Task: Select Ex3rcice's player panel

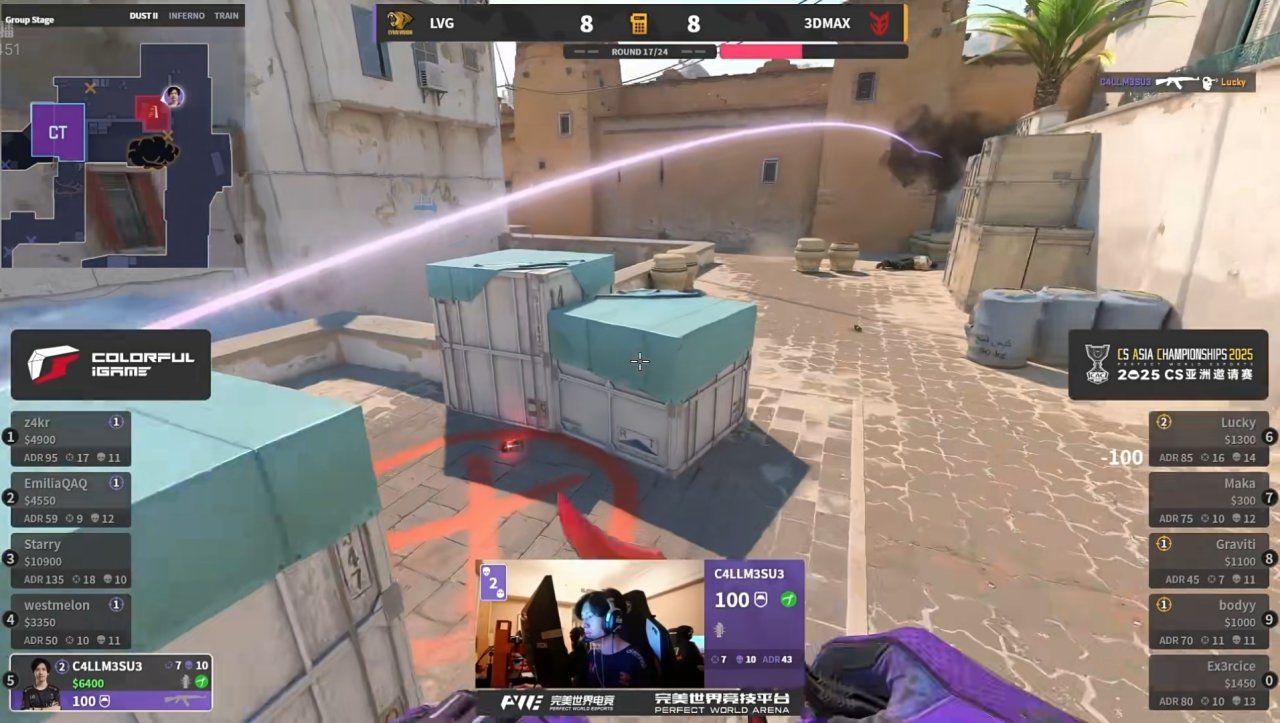Action: 1208,682
